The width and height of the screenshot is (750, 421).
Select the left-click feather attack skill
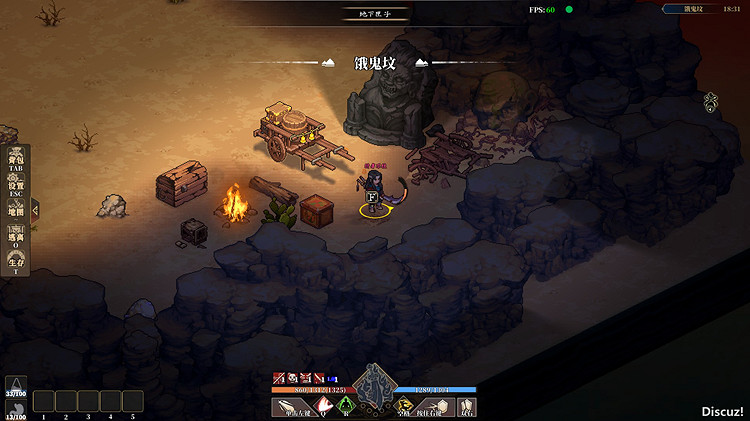pos(288,406)
